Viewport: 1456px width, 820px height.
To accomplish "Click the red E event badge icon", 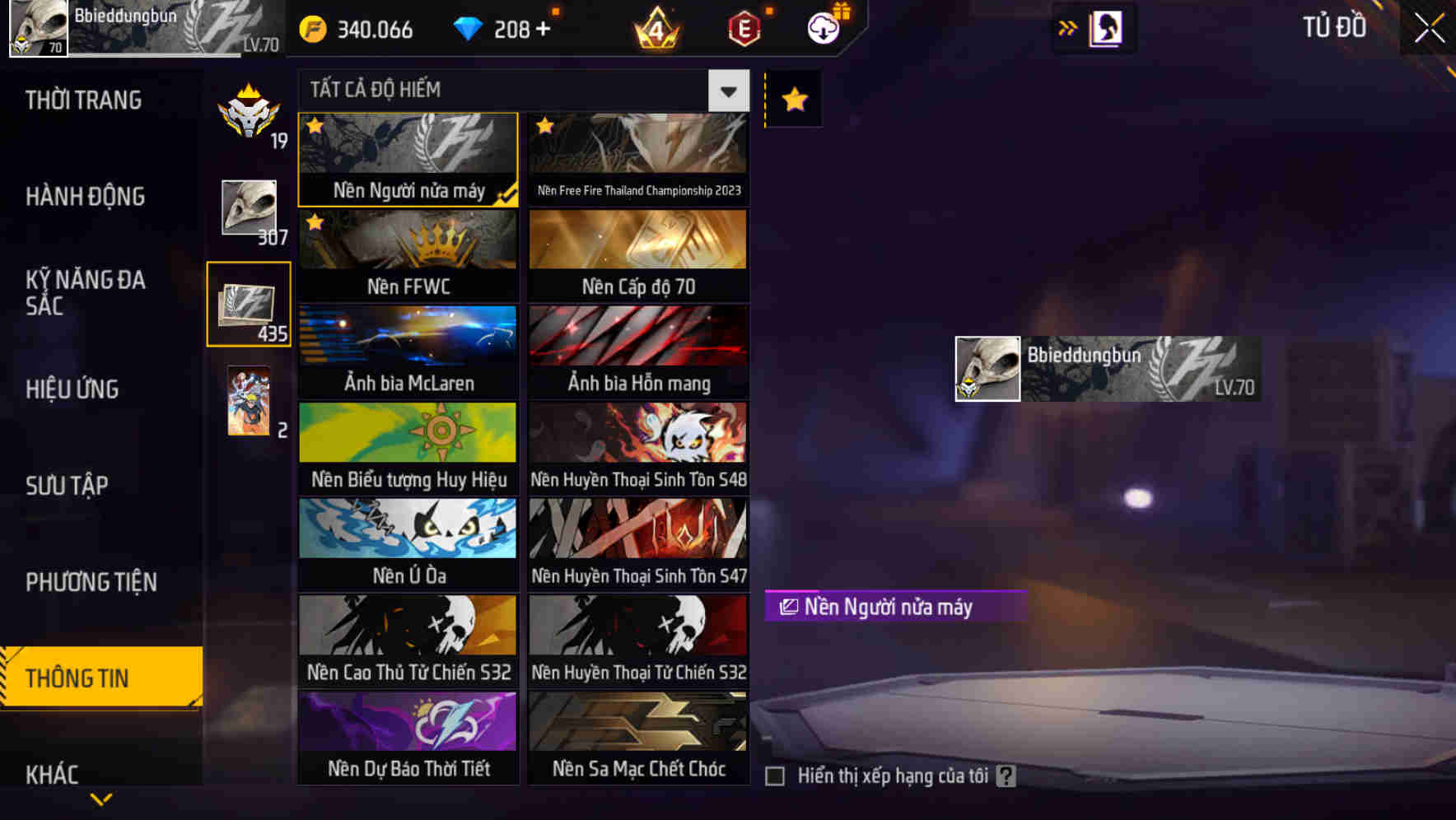I will 742,27.
